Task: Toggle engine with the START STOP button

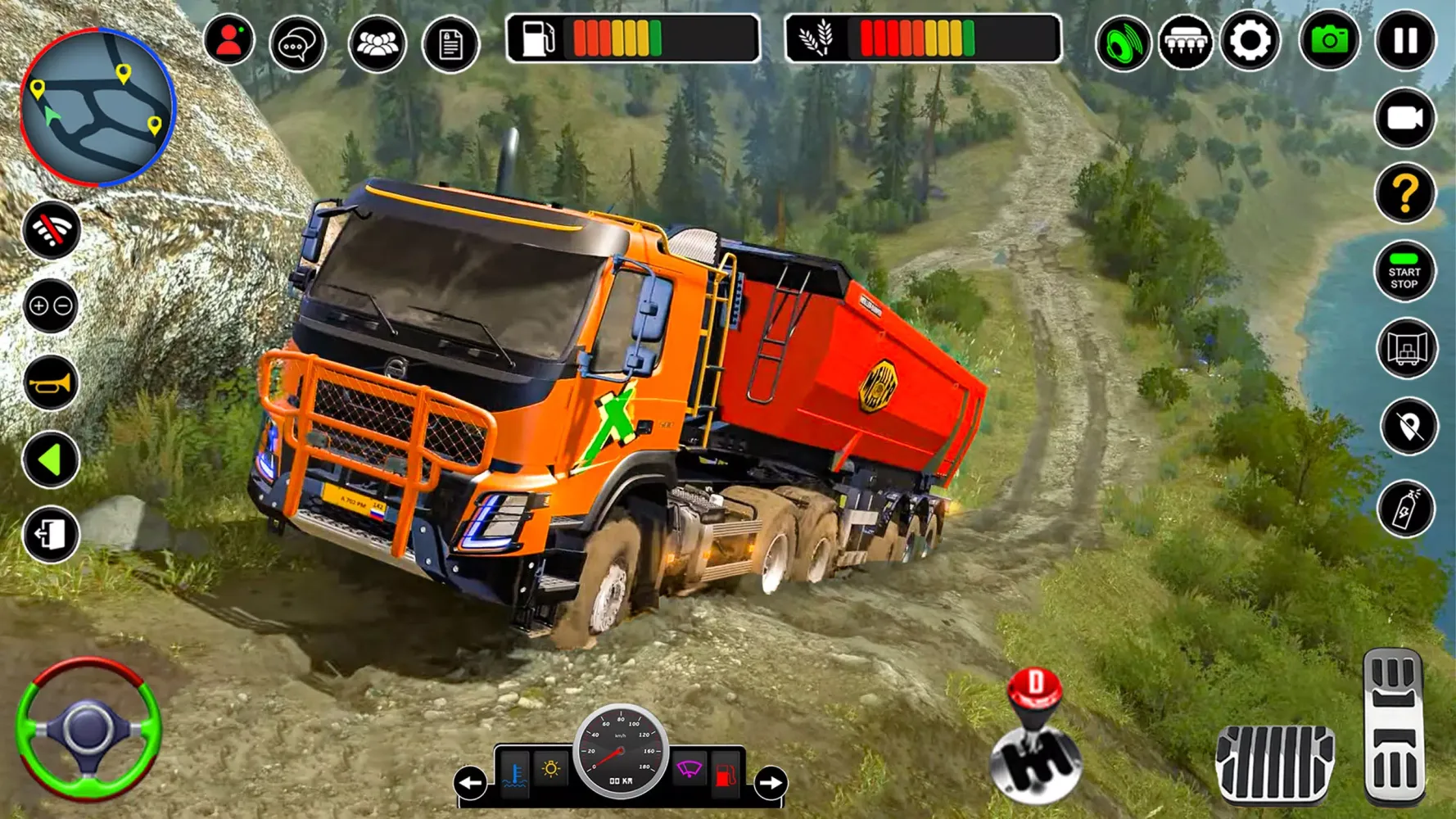Action: point(1404,272)
